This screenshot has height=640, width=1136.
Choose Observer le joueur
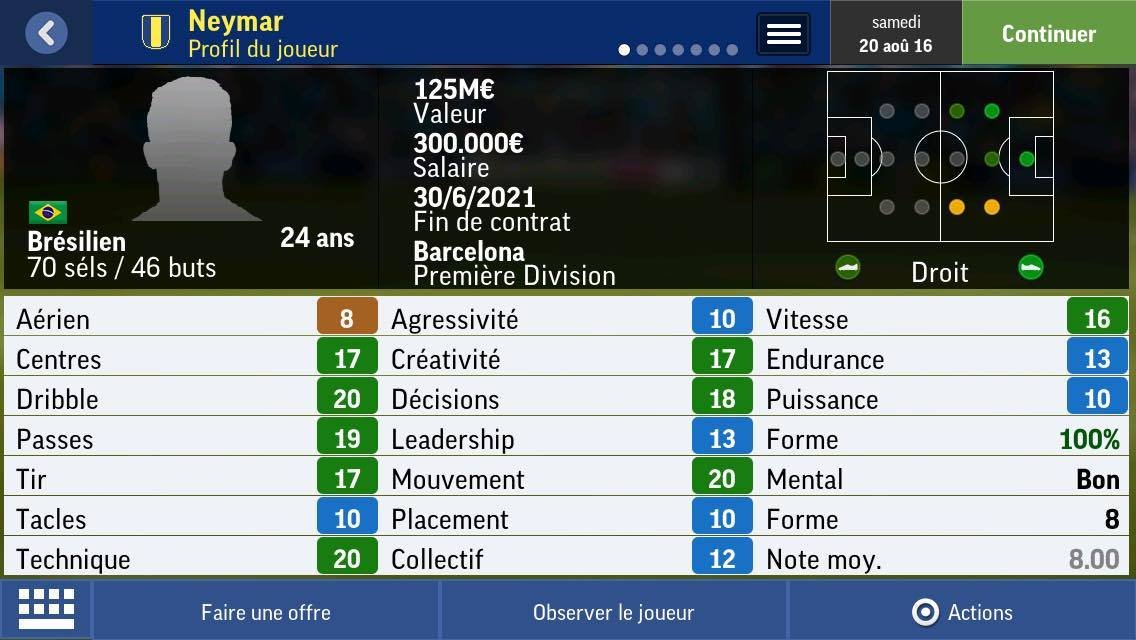point(613,612)
